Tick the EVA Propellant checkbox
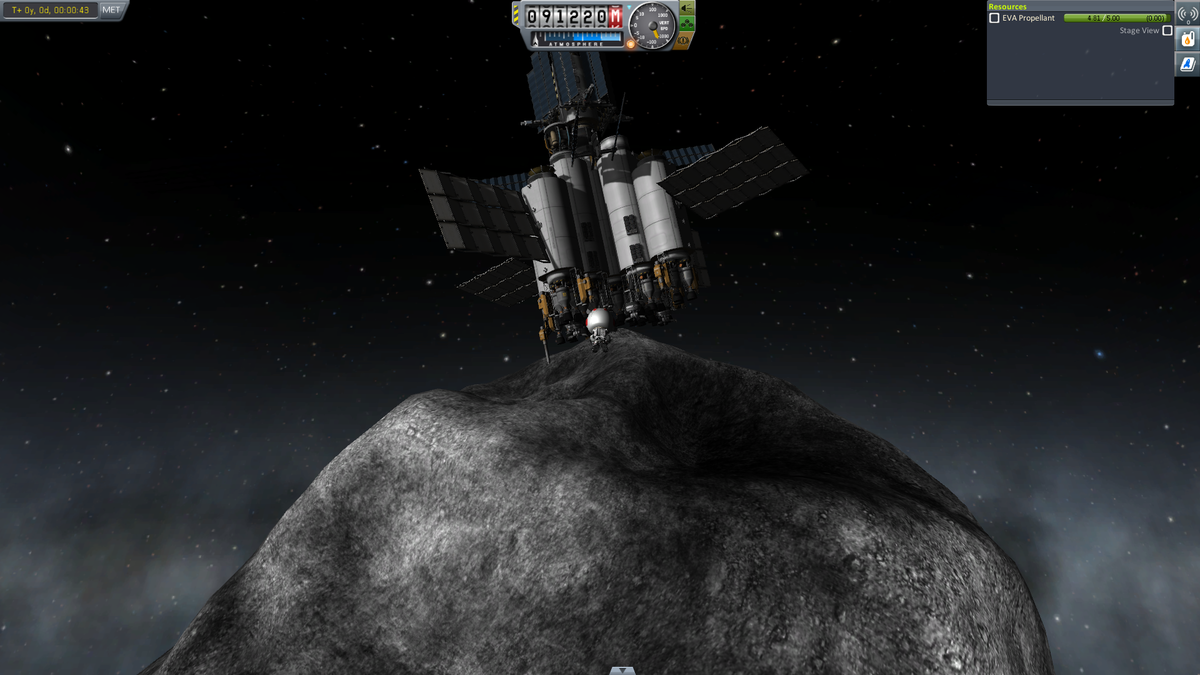Viewport: 1200px width, 675px height. tap(994, 18)
